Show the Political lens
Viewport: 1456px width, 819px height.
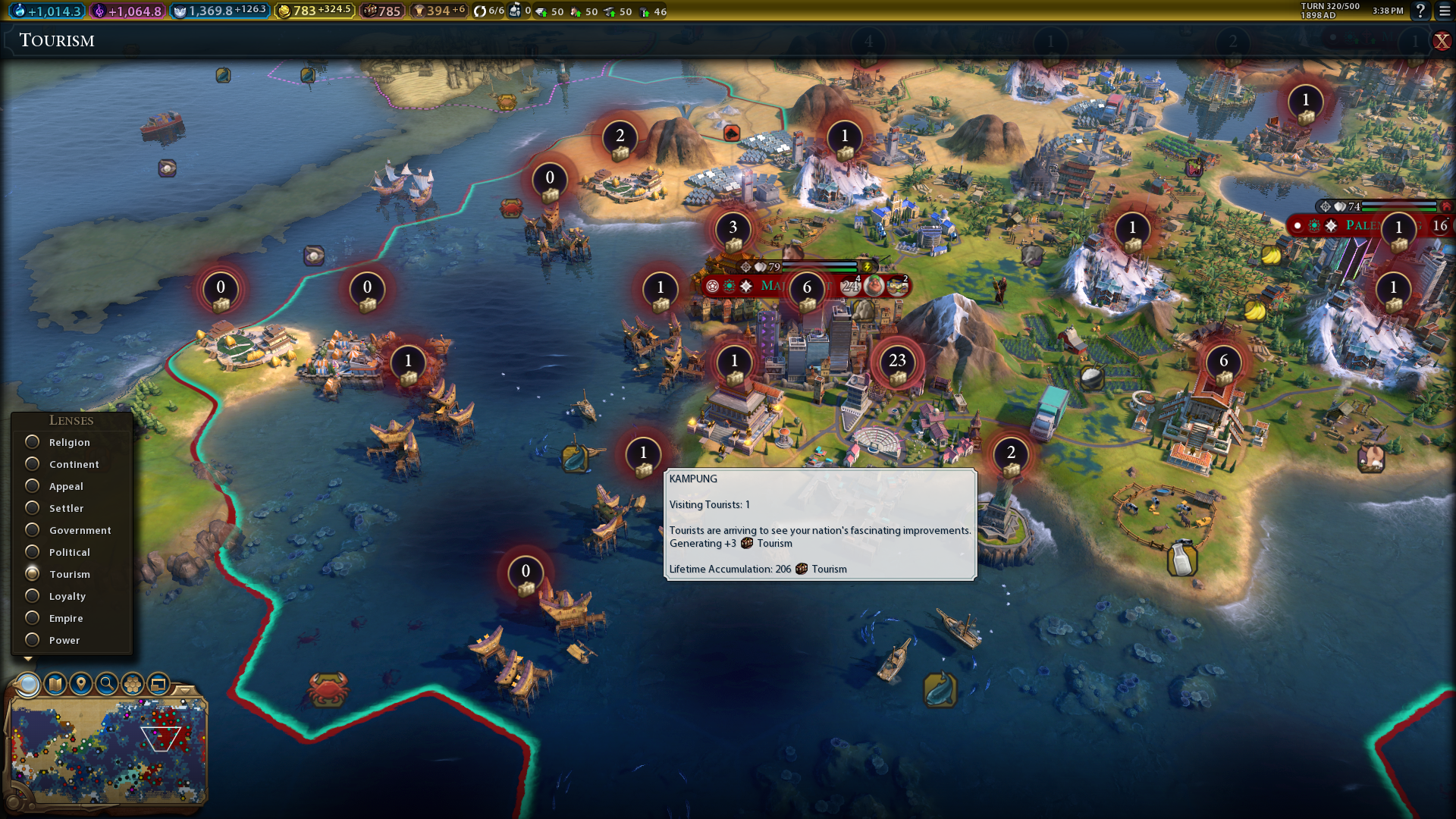pyautogui.click(x=33, y=552)
